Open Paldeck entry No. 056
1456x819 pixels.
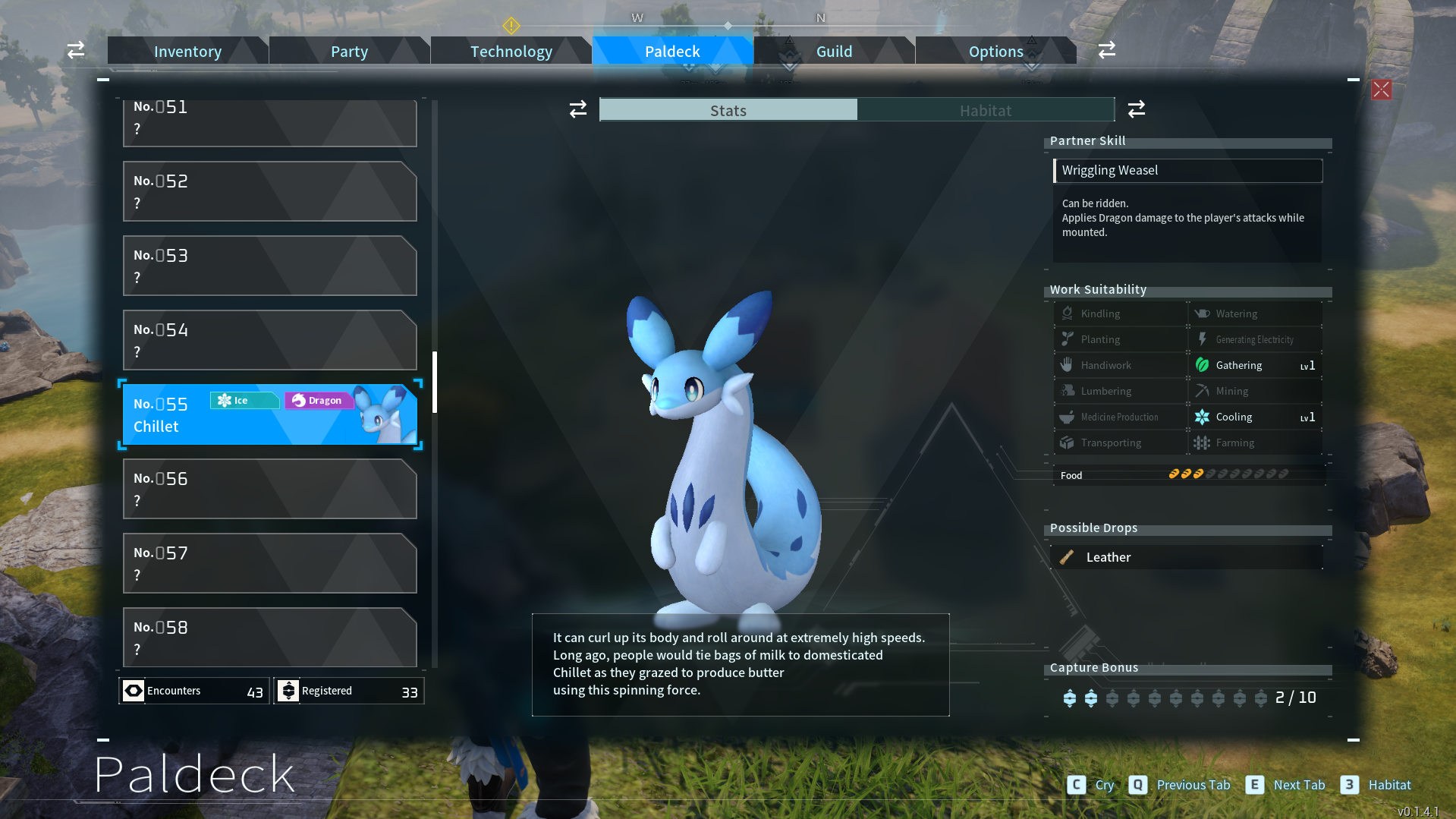269,489
